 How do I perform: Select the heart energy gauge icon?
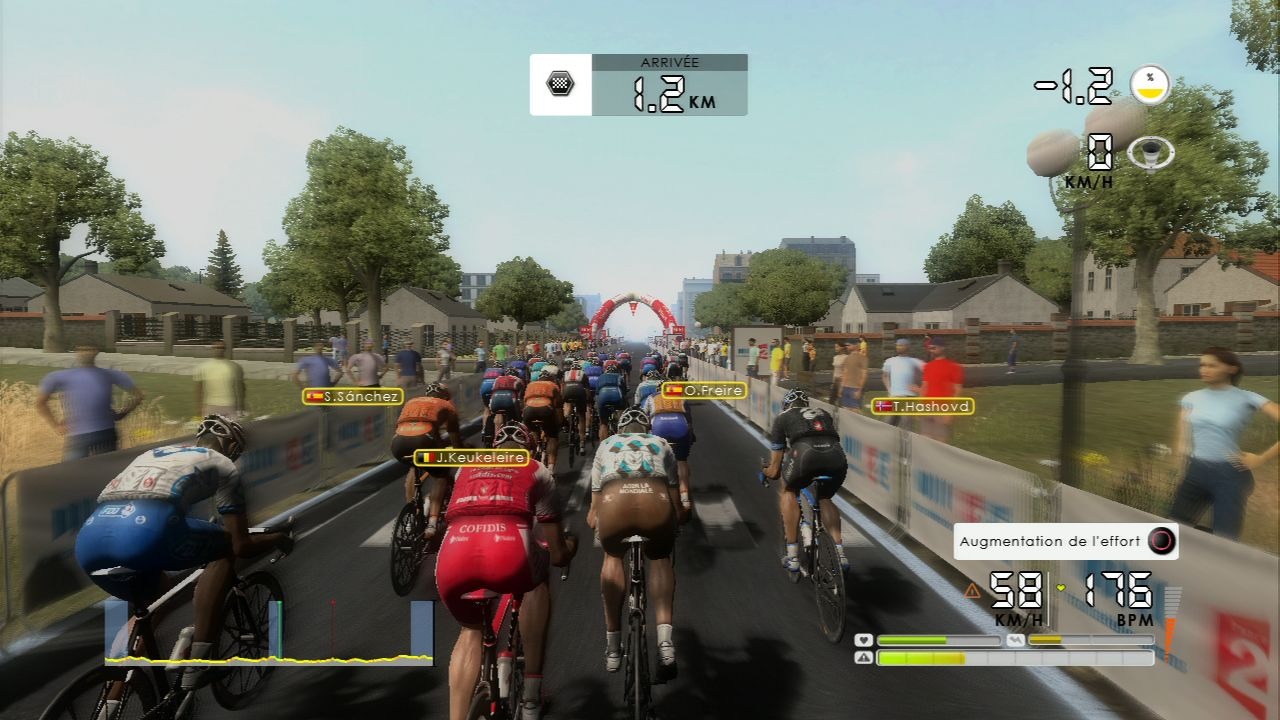pos(864,640)
